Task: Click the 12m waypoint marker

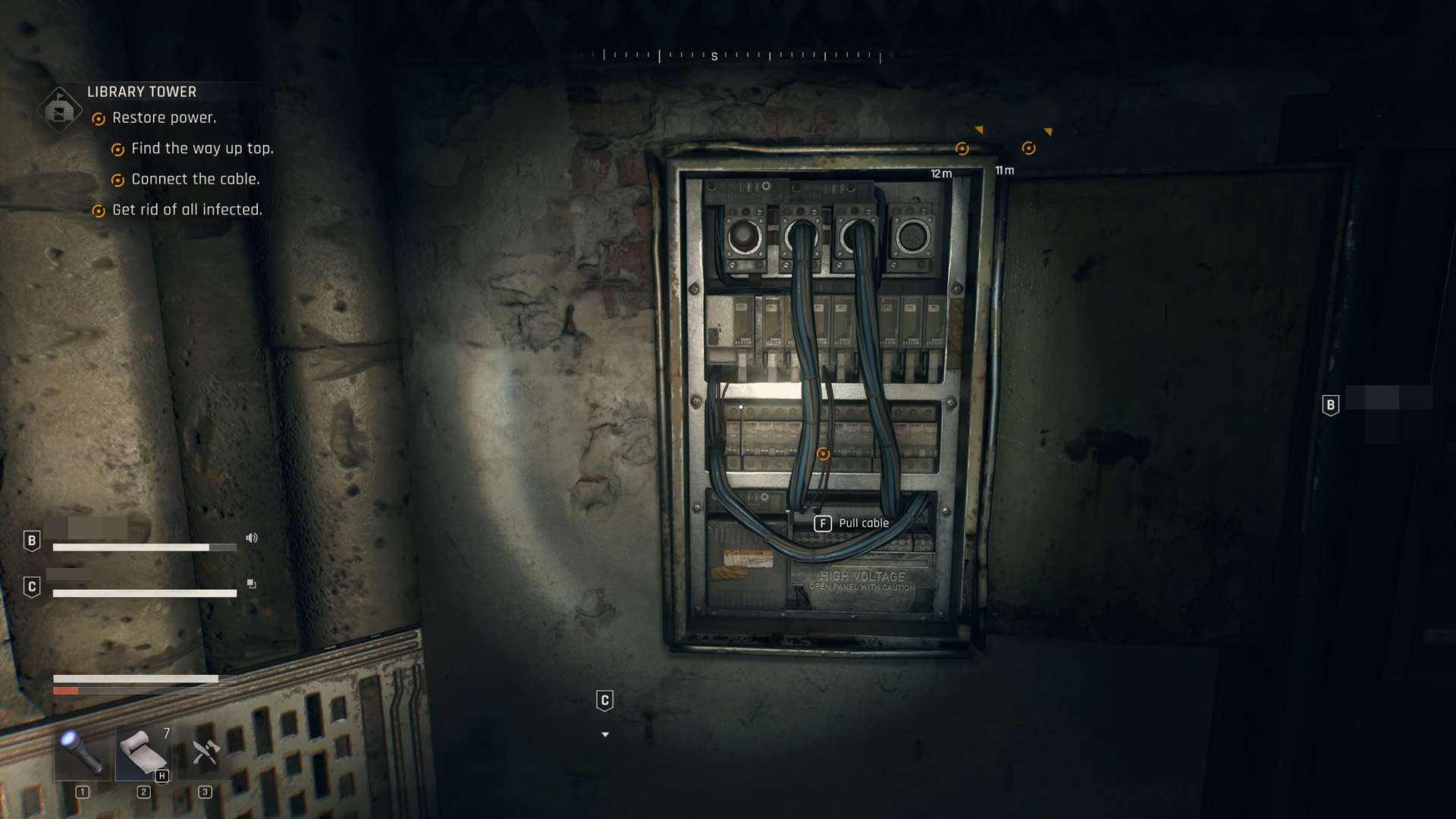Action: tap(962, 149)
